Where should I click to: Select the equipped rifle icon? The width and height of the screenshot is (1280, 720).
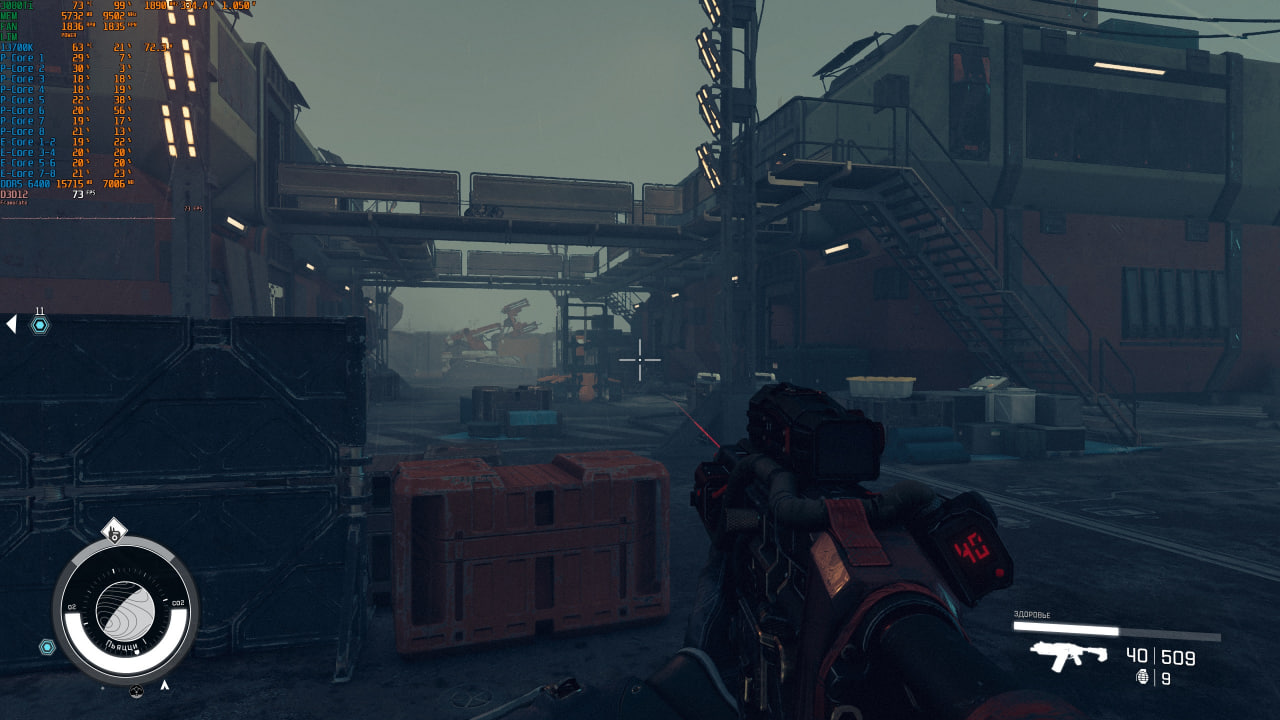1068,655
